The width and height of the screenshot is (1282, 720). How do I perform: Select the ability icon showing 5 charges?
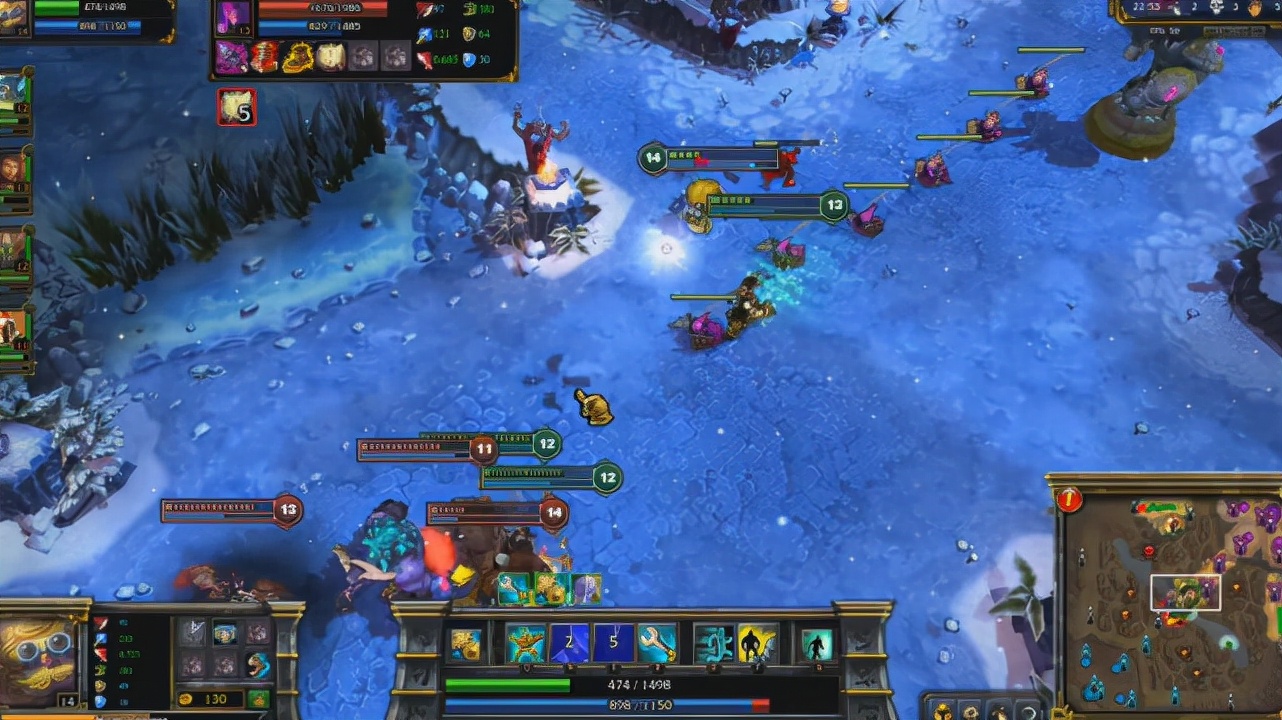[x=612, y=641]
